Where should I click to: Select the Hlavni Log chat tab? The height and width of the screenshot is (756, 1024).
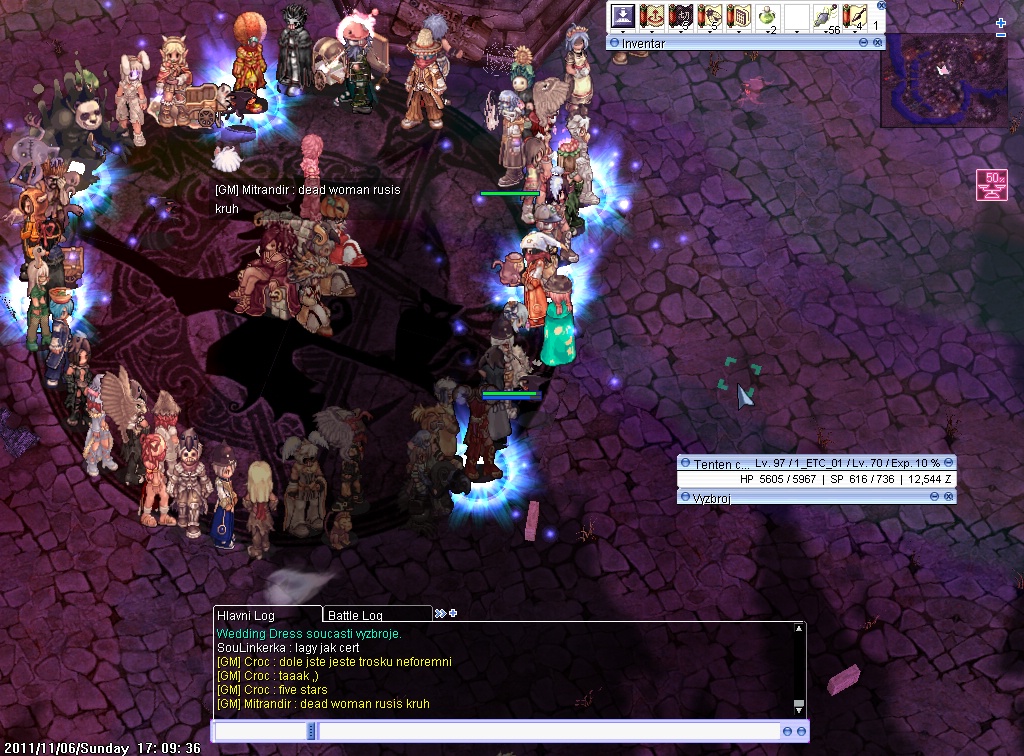(267, 615)
